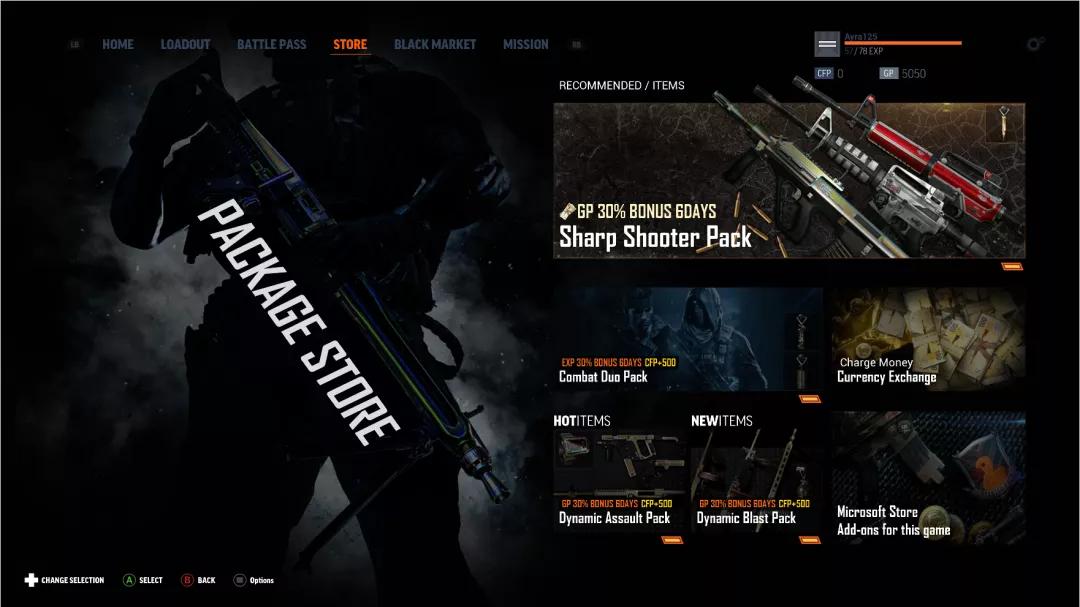Open the BLACK MARKET tab

coord(435,44)
